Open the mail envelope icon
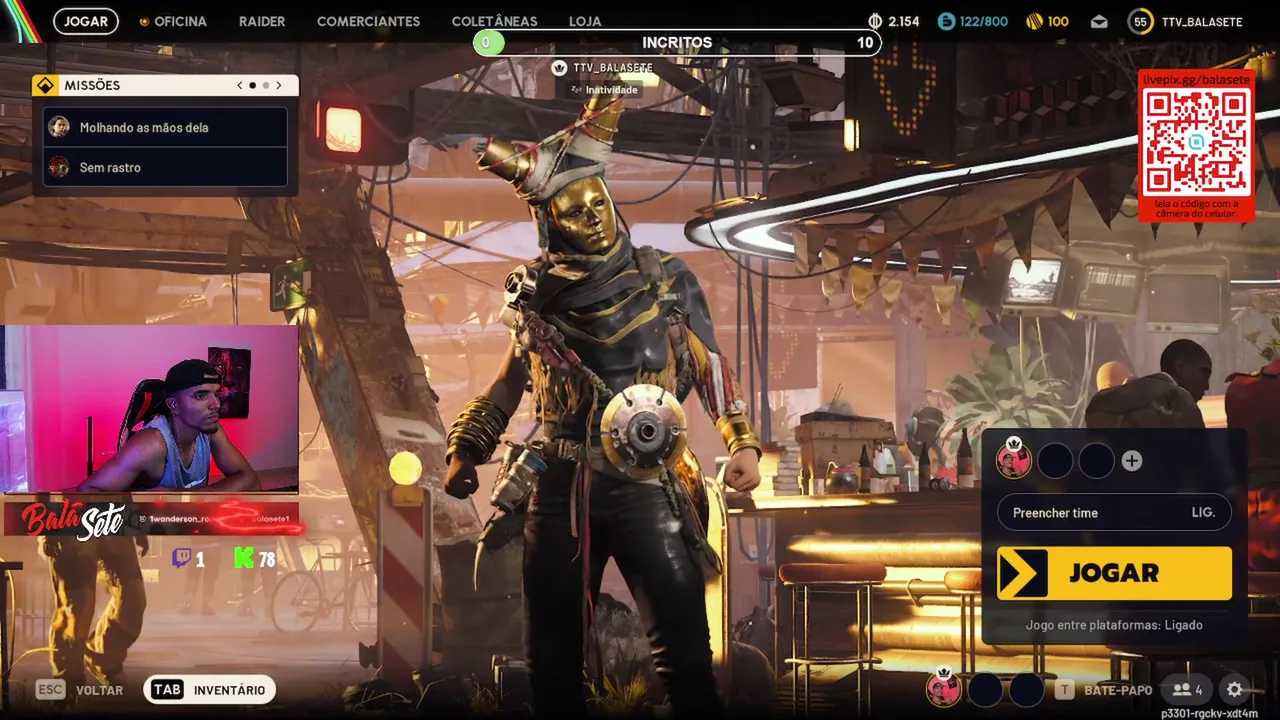The height and width of the screenshot is (720, 1280). (1099, 21)
